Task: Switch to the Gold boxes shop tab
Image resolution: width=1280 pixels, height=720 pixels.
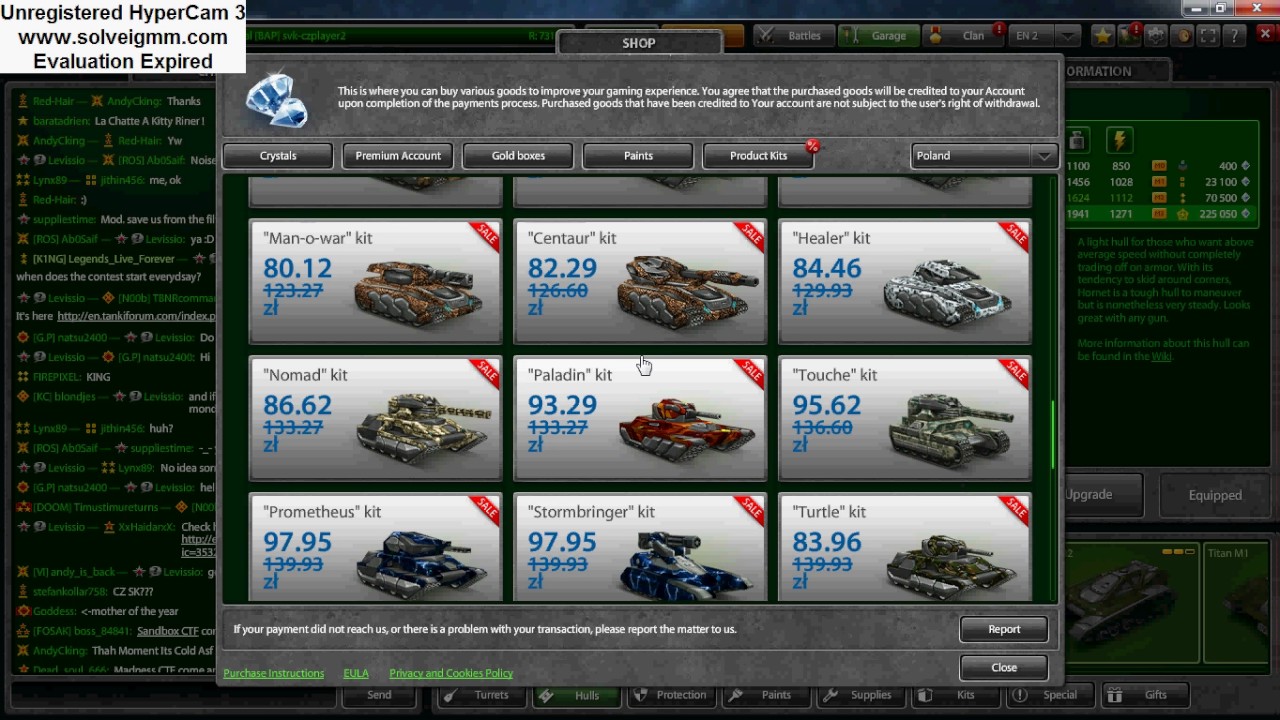Action: [518, 155]
